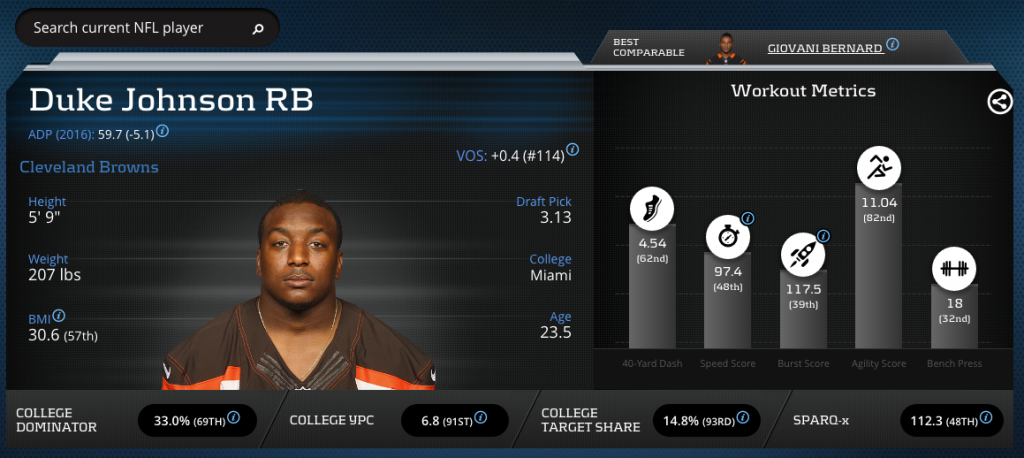1024x458 pixels.
Task: Show info for College Dominator rating
Action: [233, 419]
